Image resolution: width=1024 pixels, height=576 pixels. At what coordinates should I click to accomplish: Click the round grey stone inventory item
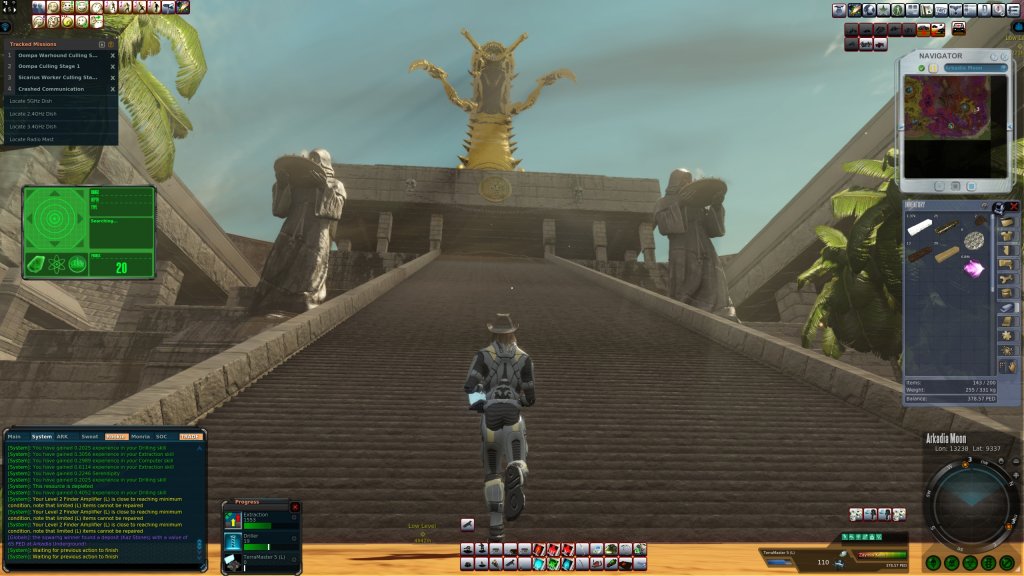click(x=973, y=240)
